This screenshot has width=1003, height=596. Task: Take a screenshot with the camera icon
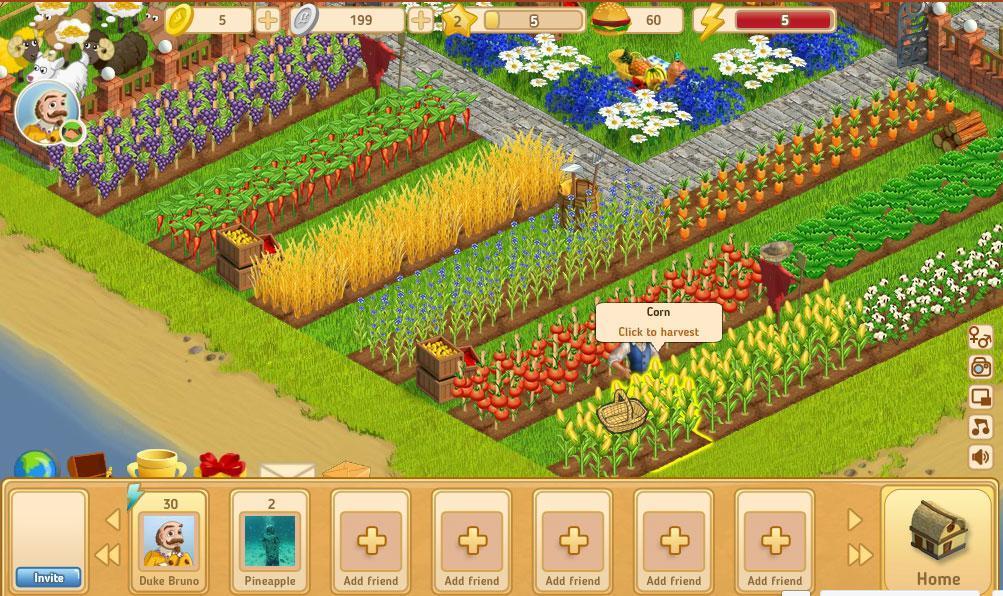click(981, 367)
